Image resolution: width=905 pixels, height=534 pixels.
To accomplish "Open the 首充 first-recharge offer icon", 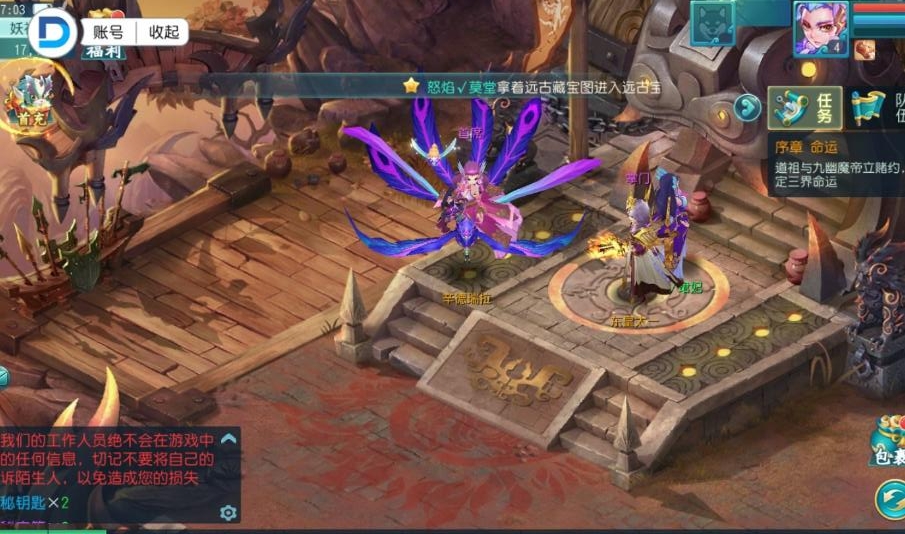I will [x=29, y=101].
